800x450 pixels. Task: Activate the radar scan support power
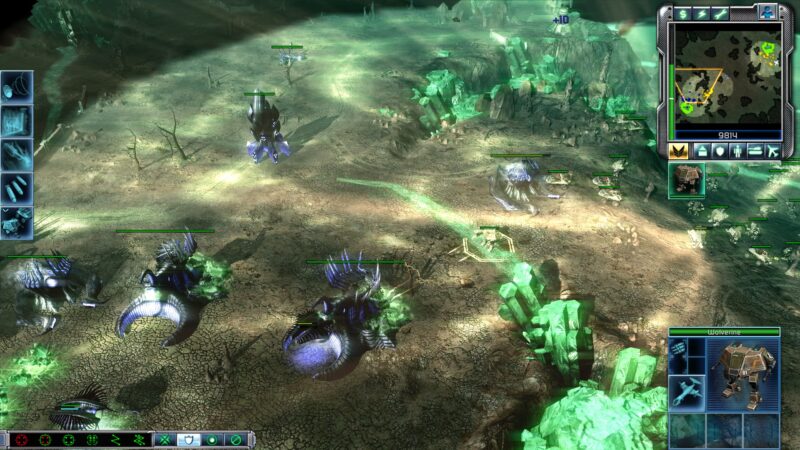pos(17,86)
